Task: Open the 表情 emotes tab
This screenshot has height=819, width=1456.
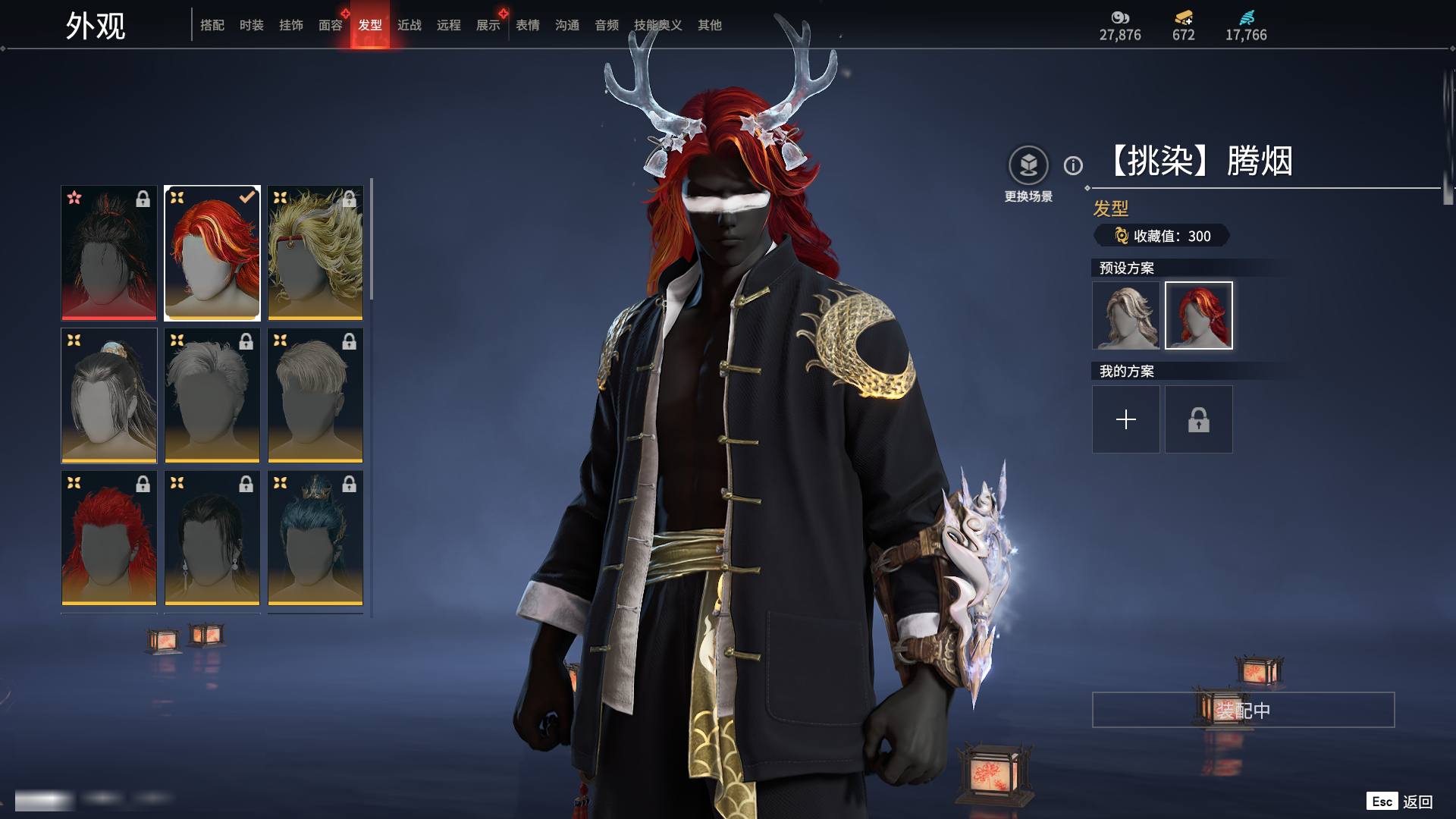Action: tap(527, 25)
